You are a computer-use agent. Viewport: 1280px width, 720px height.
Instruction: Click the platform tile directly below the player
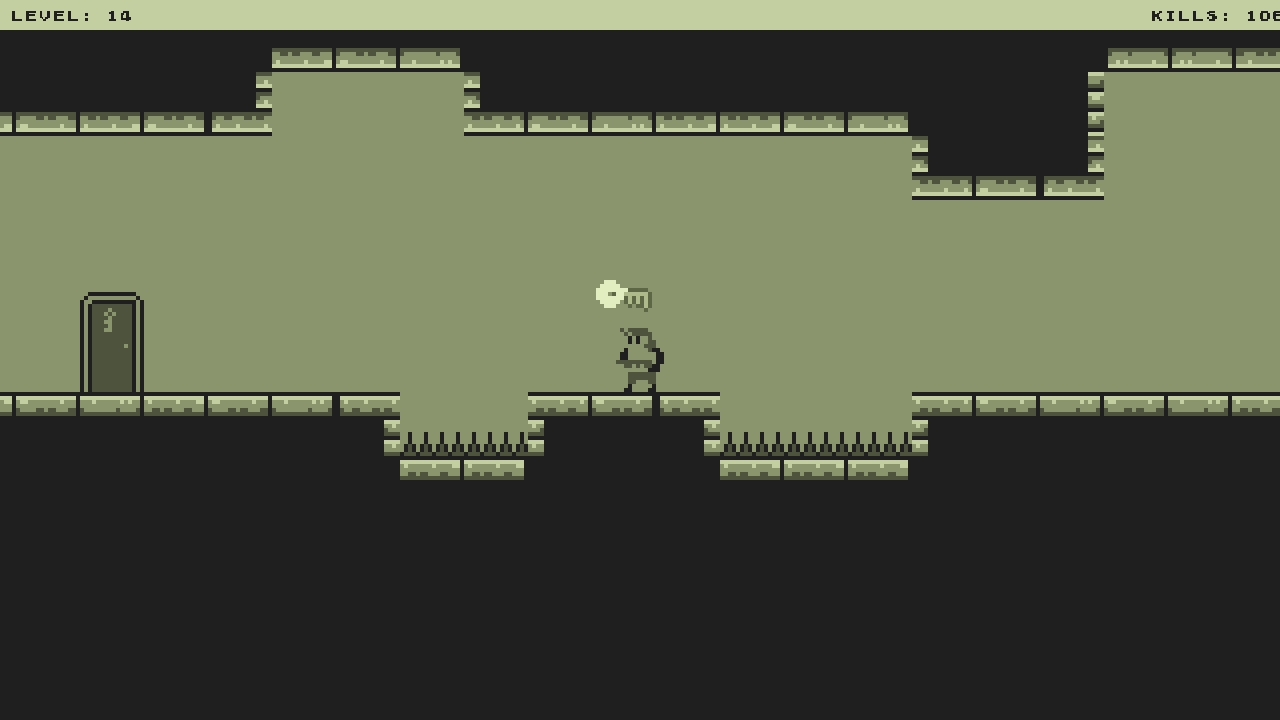620,405
